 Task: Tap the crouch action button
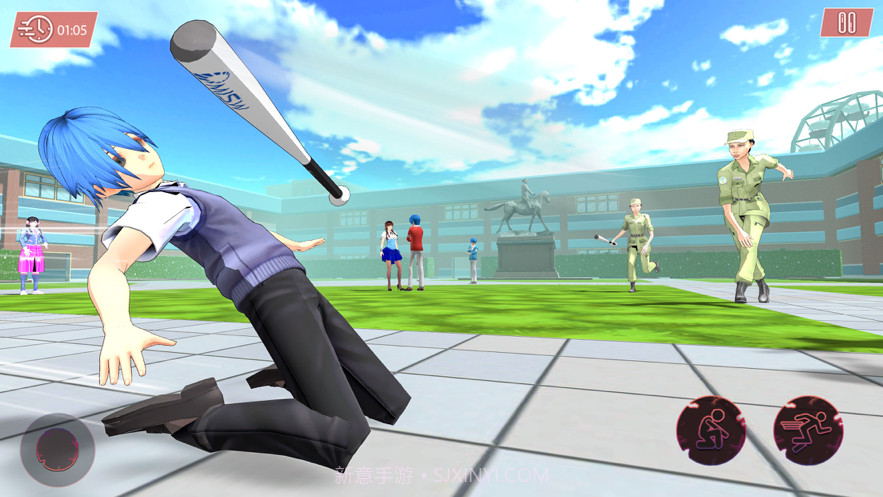coord(711,431)
